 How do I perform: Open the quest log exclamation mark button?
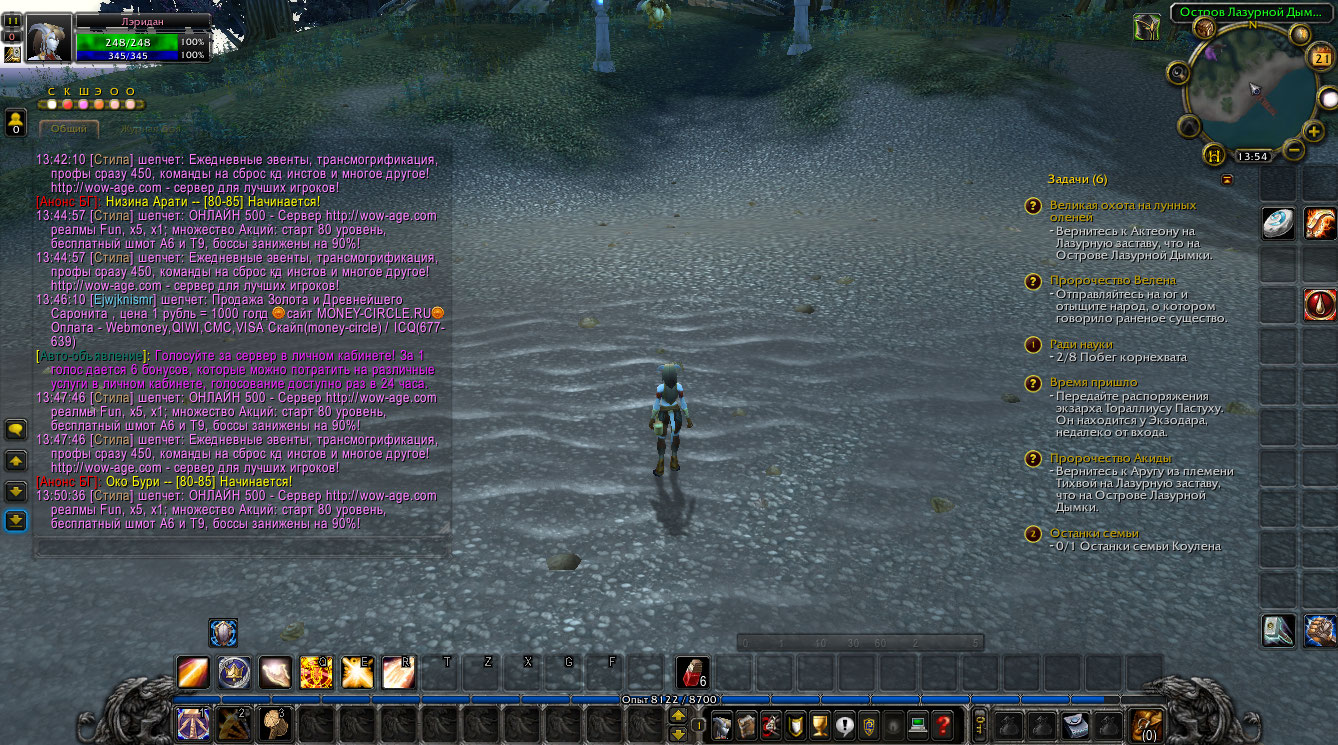tap(845, 725)
